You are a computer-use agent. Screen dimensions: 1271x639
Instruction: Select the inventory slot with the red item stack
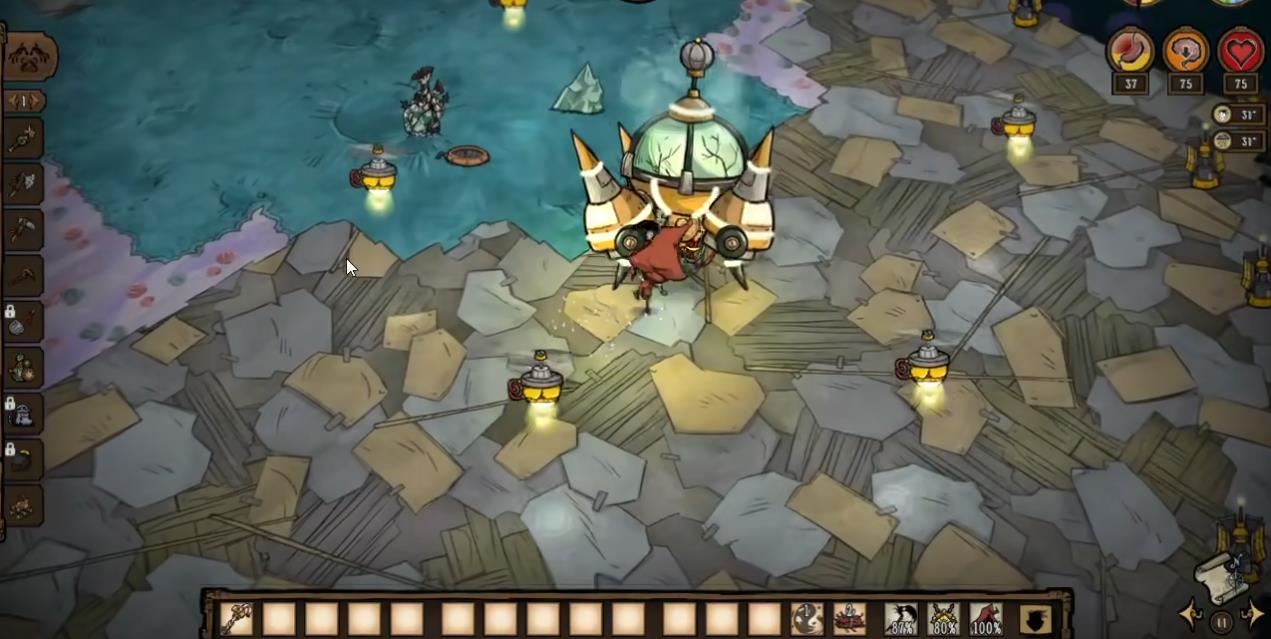pyautogui.click(x=850, y=619)
